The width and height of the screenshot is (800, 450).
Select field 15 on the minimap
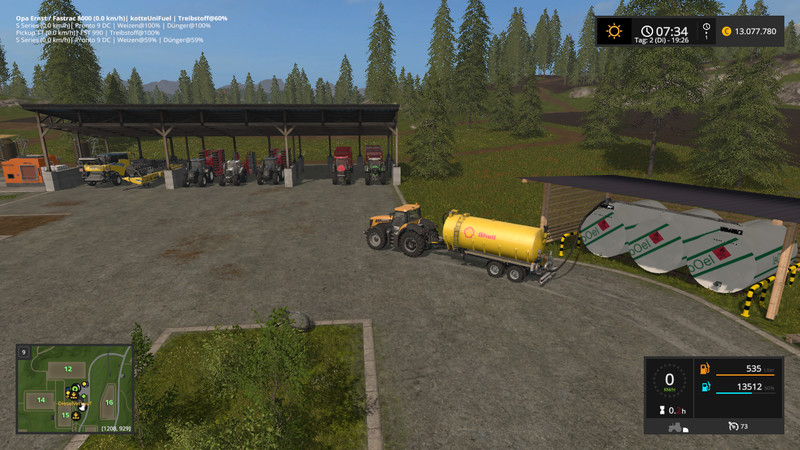point(65,415)
